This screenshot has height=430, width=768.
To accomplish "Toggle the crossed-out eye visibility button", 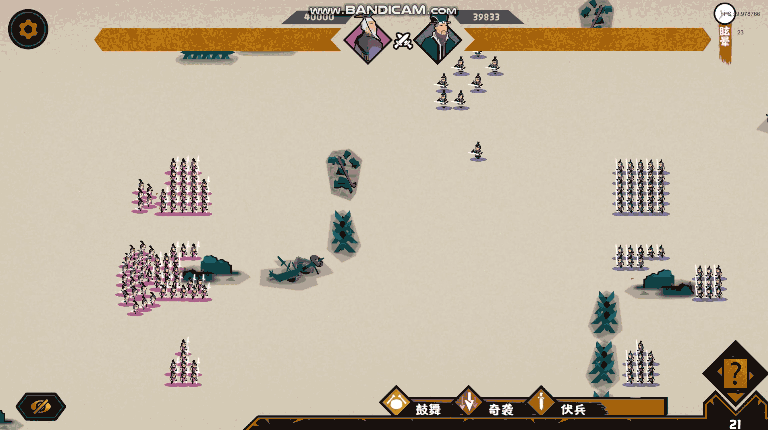I will pos(41,406).
